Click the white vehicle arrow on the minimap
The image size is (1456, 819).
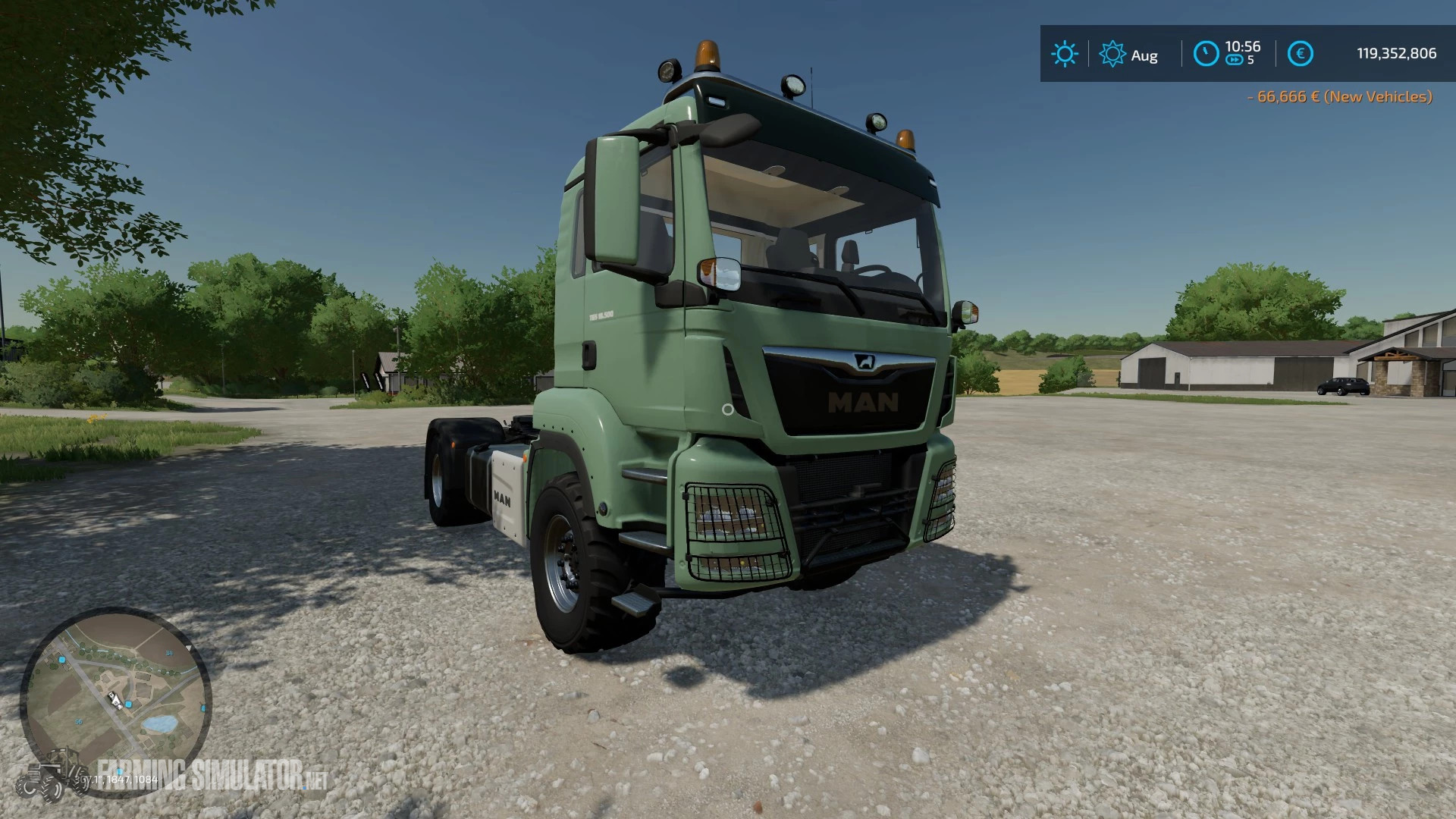(x=115, y=701)
